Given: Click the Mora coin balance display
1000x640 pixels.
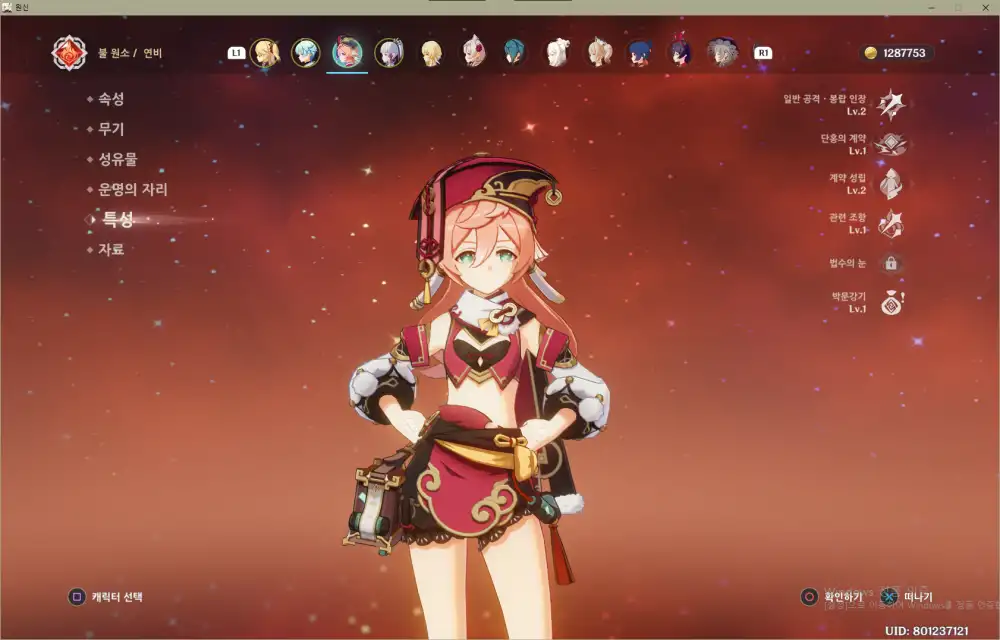Looking at the screenshot, I should (895, 53).
